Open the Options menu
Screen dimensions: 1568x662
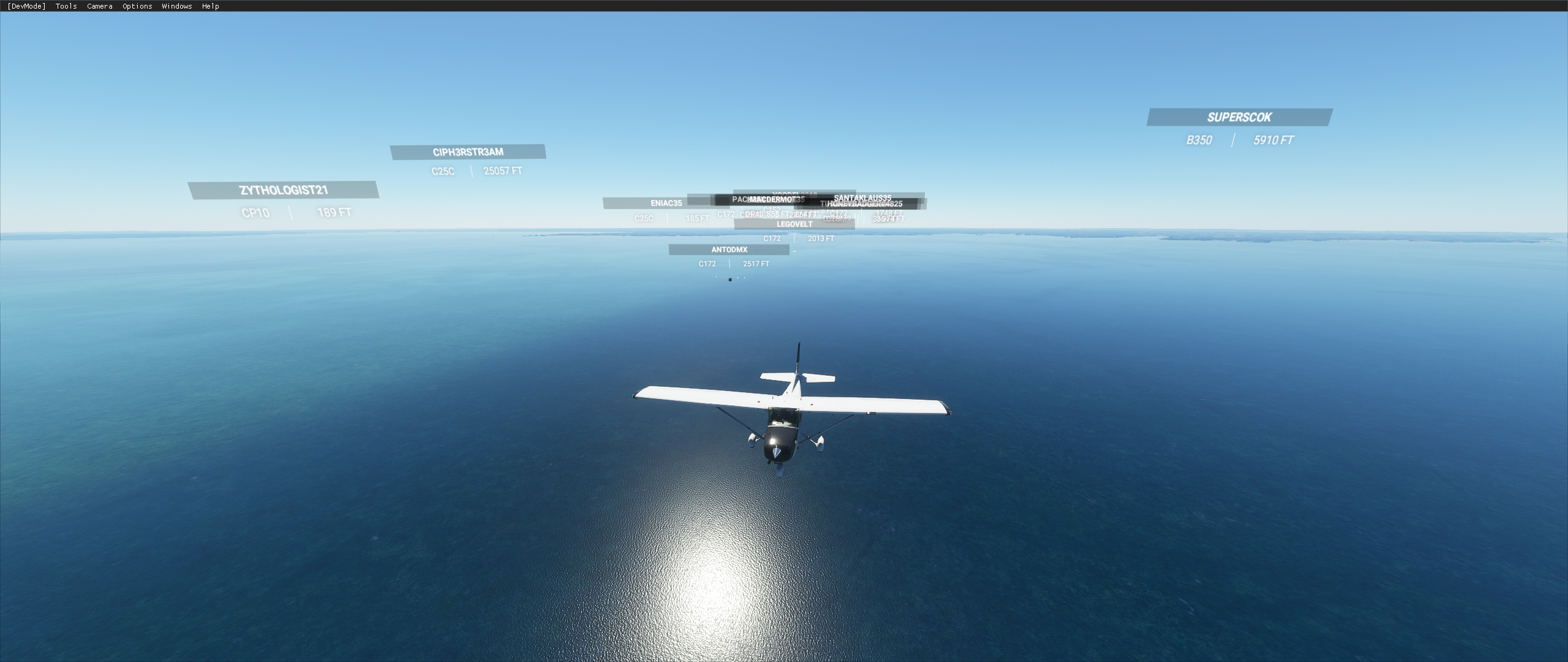[136, 6]
